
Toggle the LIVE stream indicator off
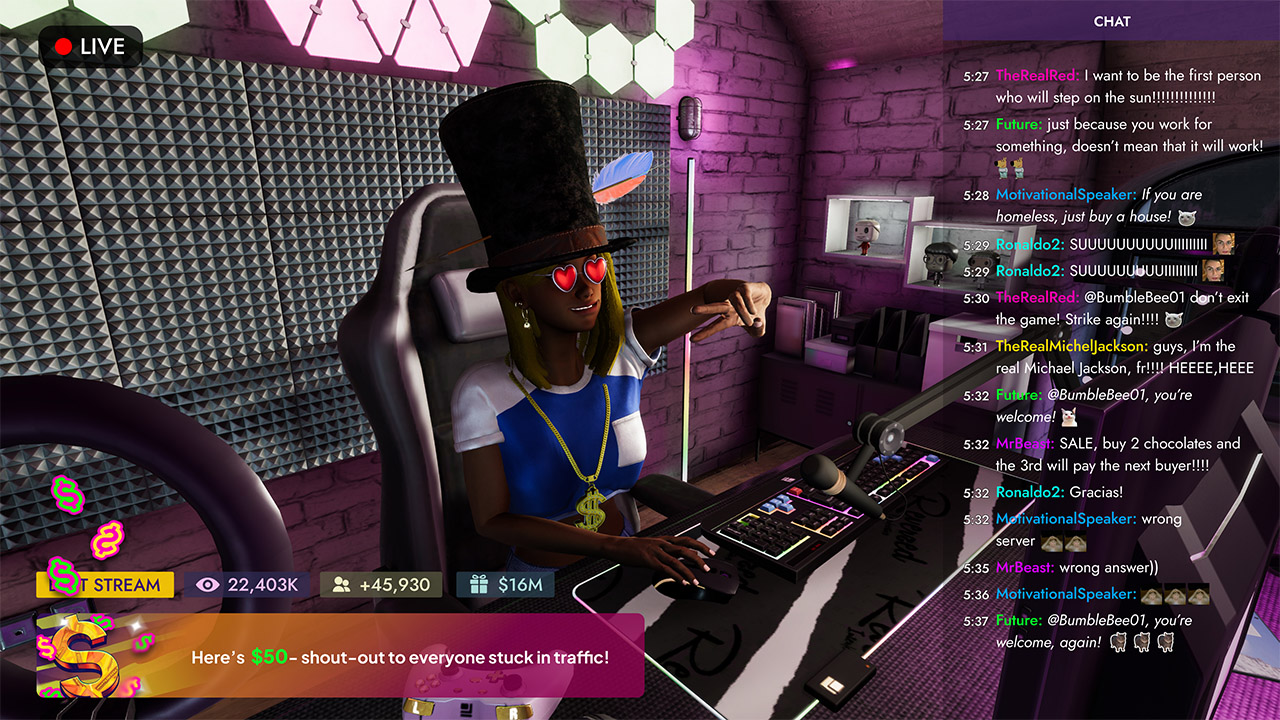[x=89, y=45]
